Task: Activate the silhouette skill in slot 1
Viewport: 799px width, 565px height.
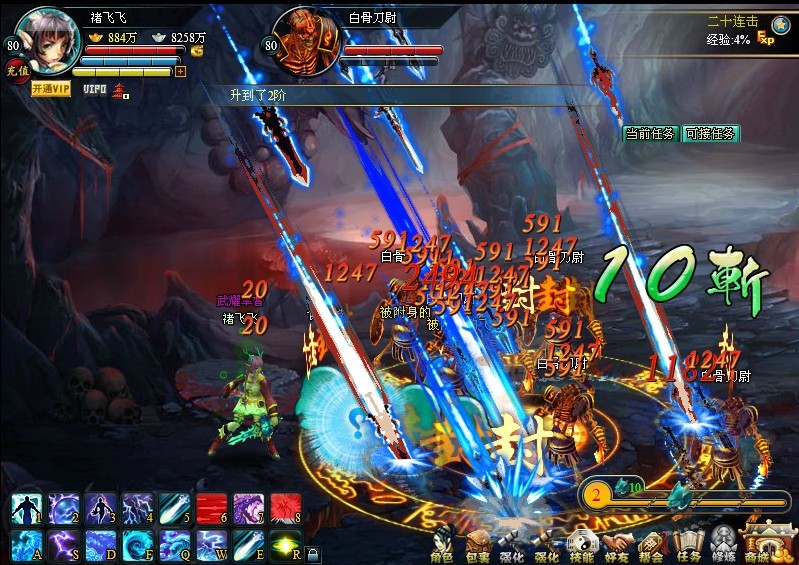Action: point(26,508)
